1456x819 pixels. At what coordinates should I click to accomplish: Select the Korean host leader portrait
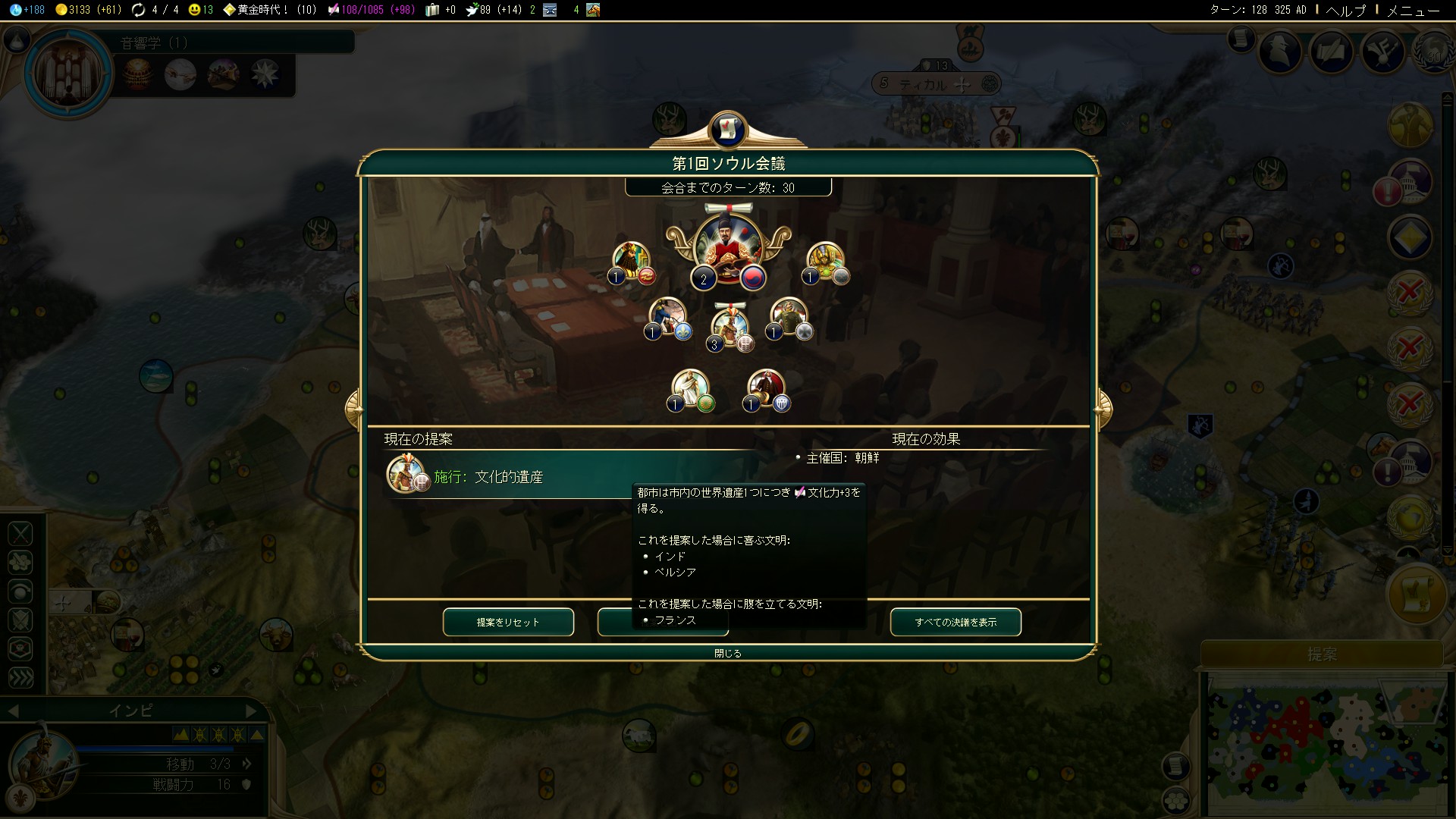(728, 246)
